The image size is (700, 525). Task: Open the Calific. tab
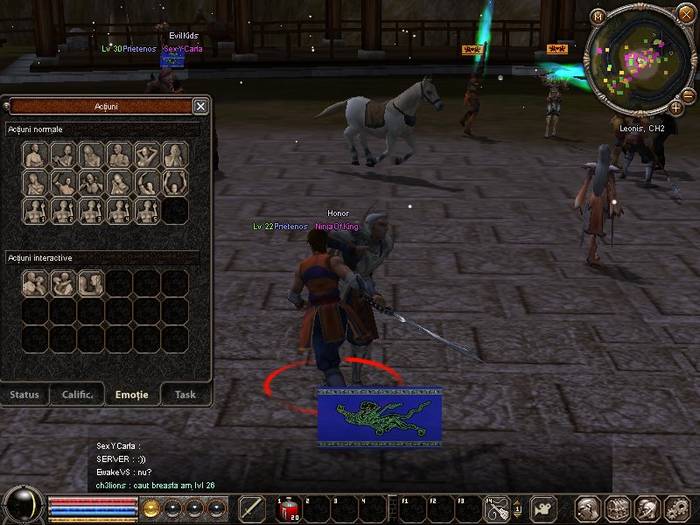(78, 394)
